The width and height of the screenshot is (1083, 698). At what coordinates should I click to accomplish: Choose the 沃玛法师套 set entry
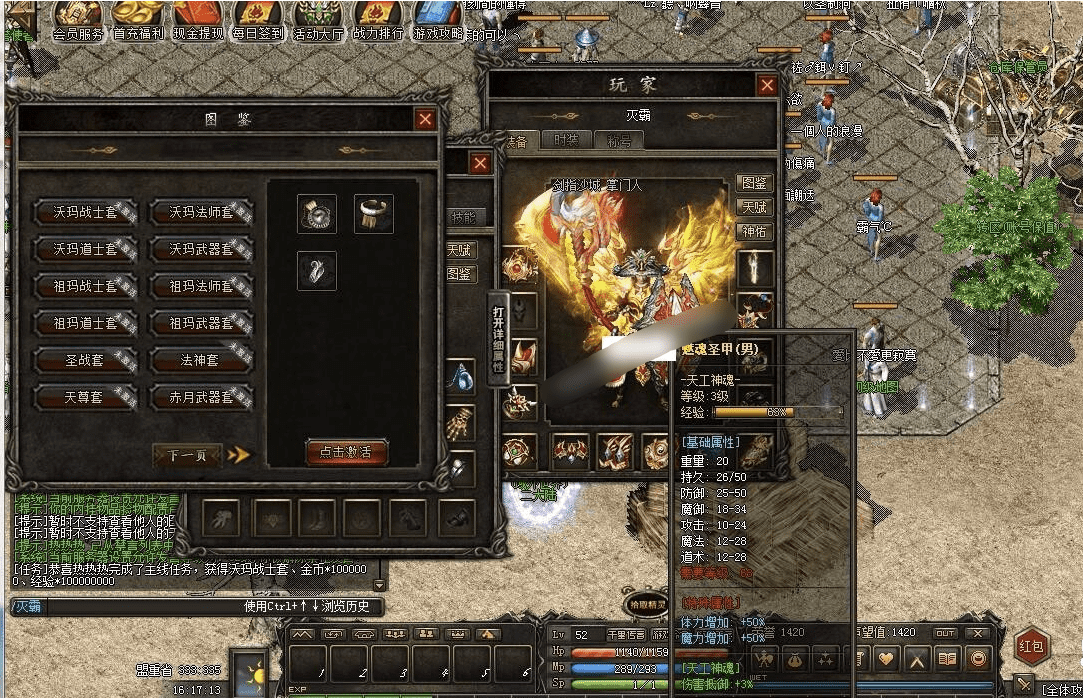[x=201, y=212]
